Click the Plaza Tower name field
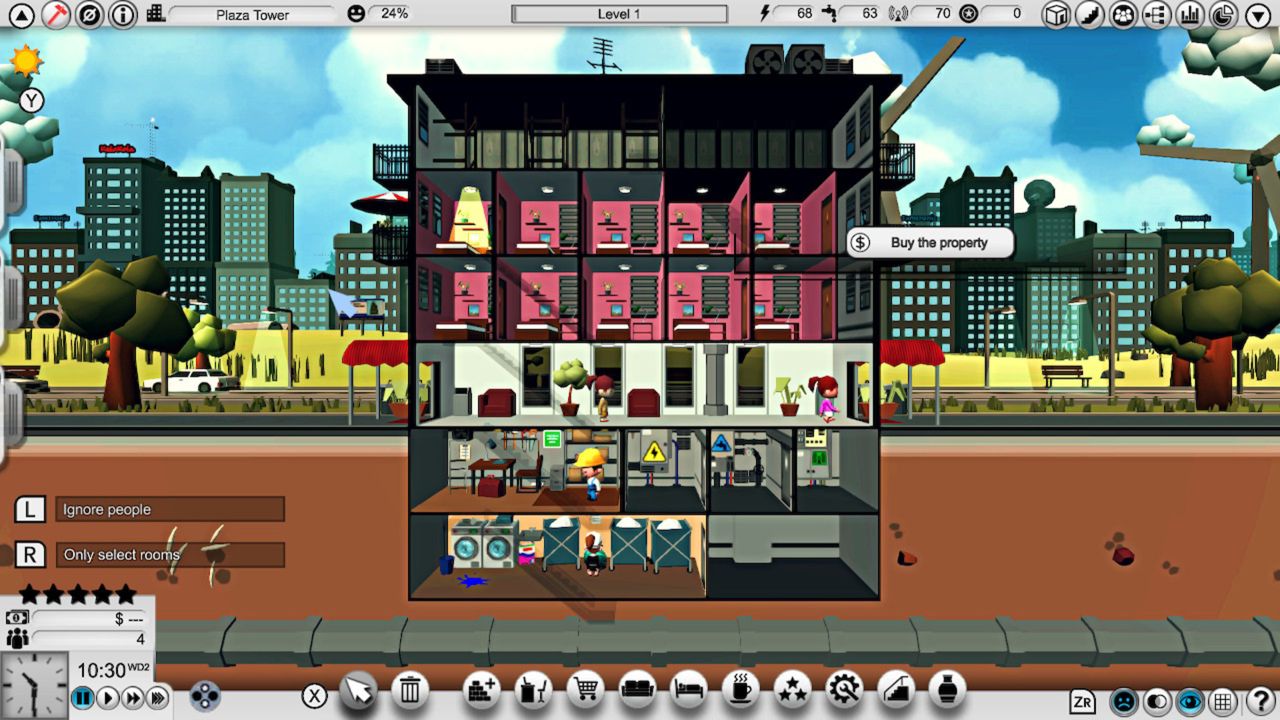This screenshot has width=1280, height=720. click(x=252, y=14)
